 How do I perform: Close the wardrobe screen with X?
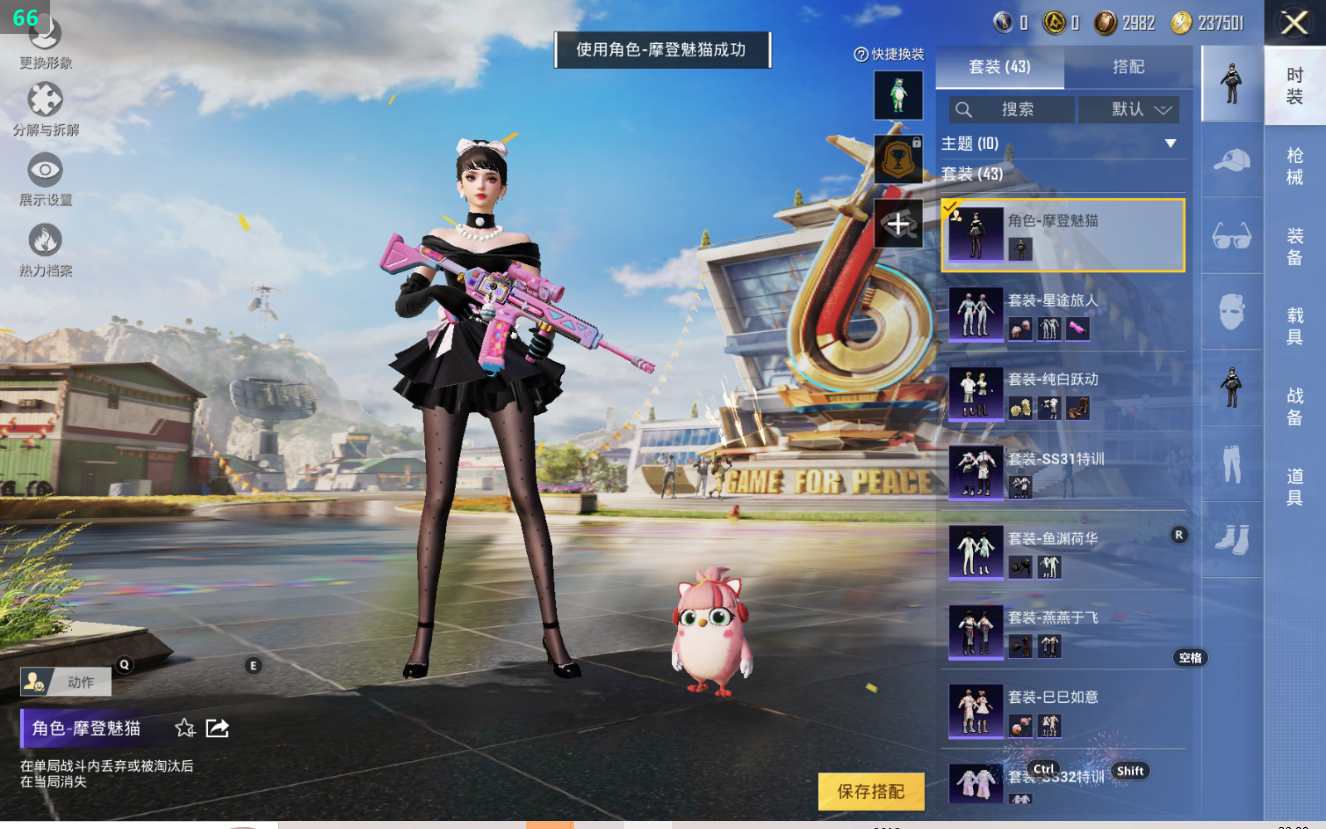(1294, 22)
